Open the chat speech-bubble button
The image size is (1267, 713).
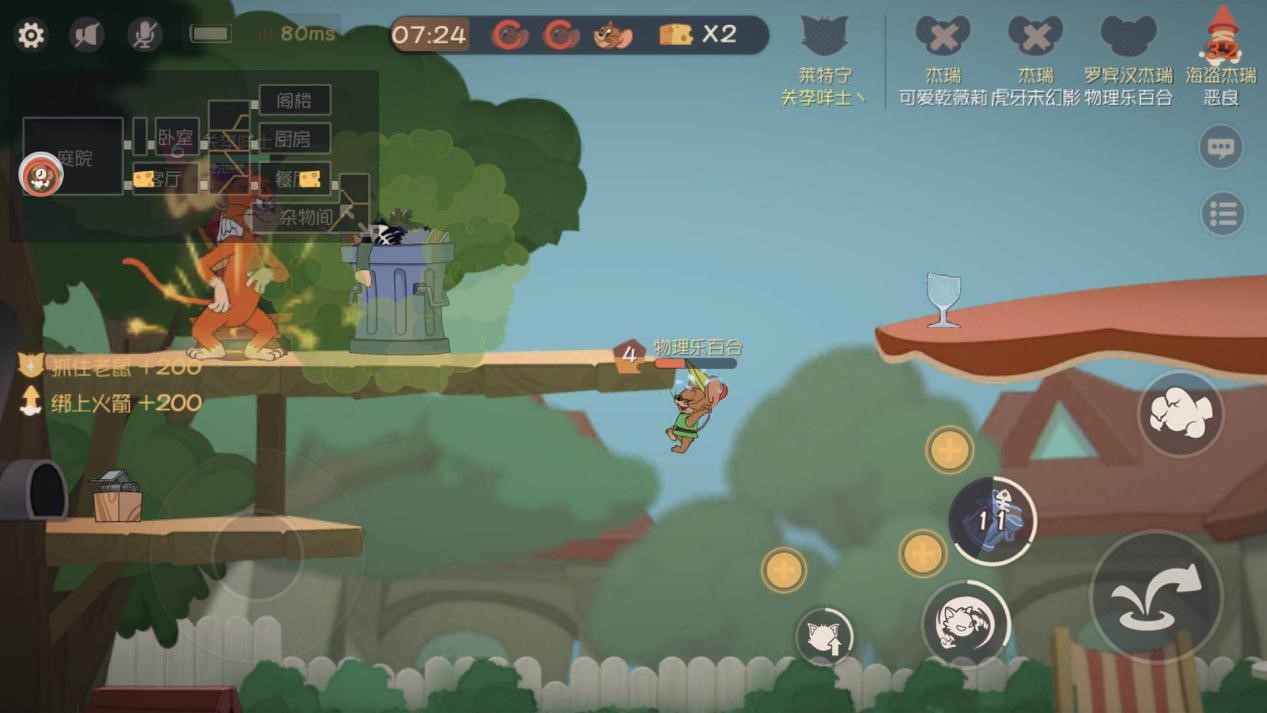tap(1221, 148)
